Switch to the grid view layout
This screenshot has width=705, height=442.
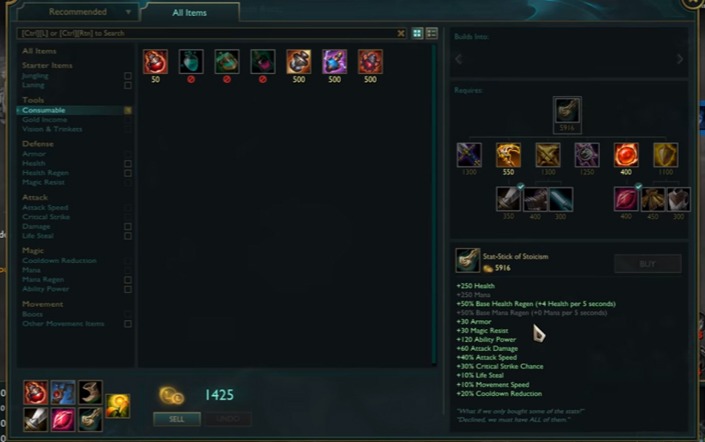[x=418, y=33]
